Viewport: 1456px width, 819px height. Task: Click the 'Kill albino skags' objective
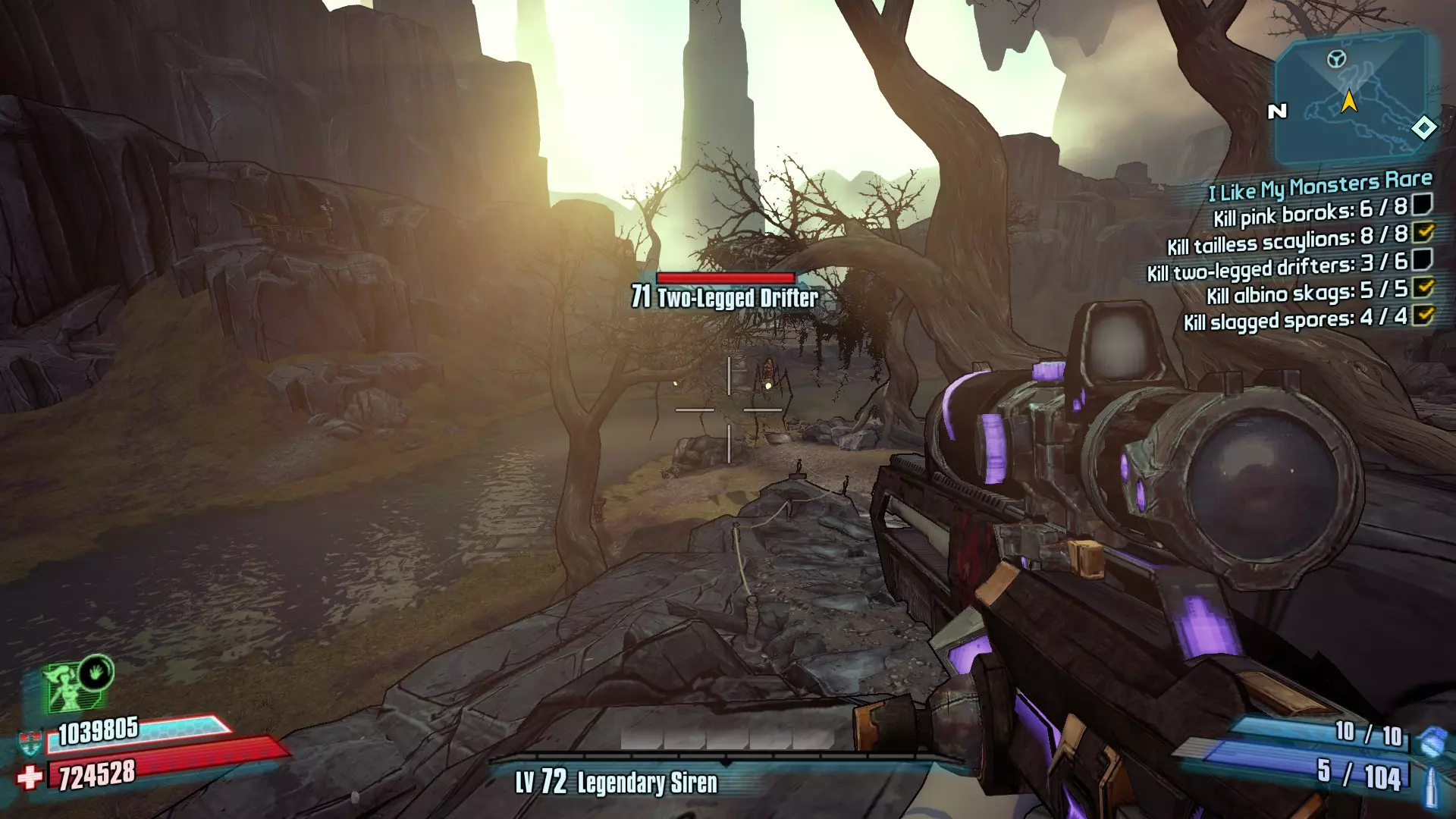coord(1307,292)
